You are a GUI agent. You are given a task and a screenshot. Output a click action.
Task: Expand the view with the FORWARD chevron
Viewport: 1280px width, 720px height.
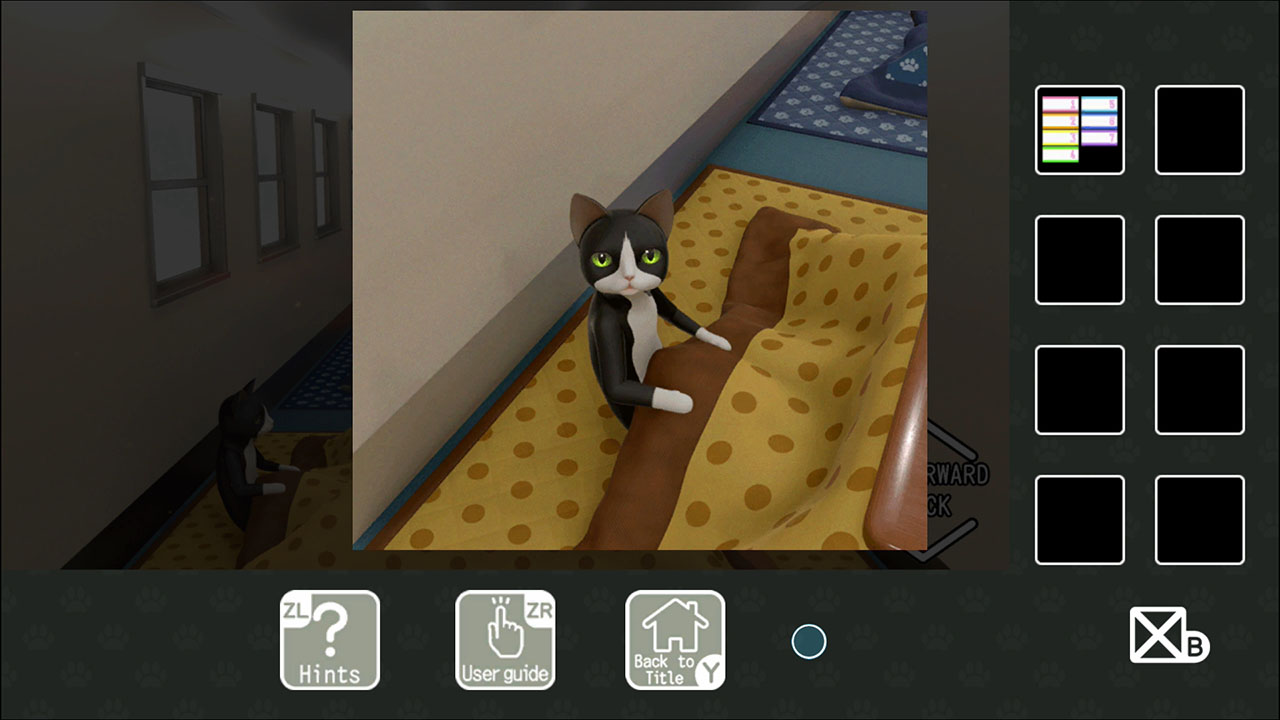[x=948, y=437]
